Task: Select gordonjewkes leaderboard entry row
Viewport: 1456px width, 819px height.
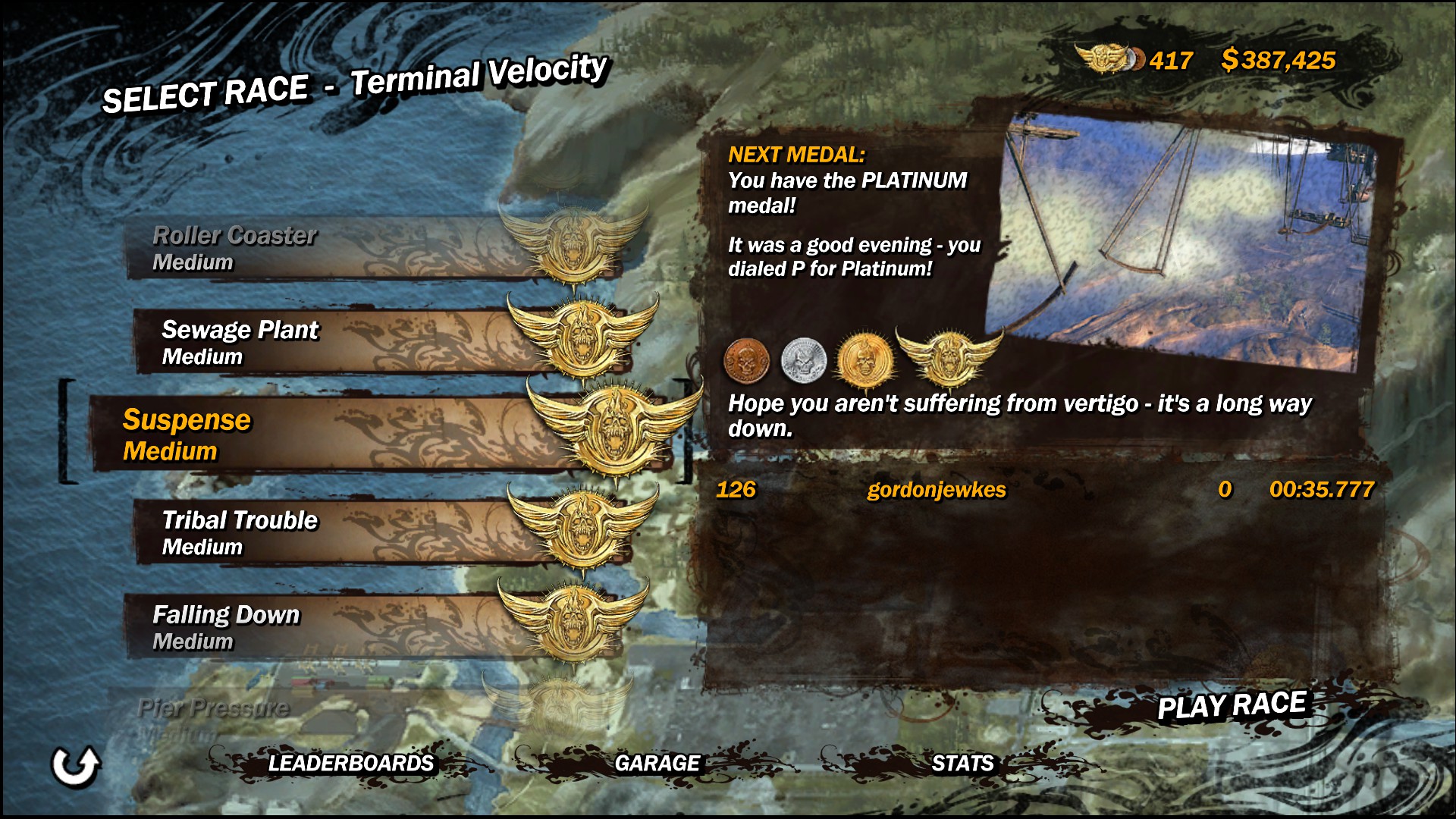Action: click(x=1045, y=490)
